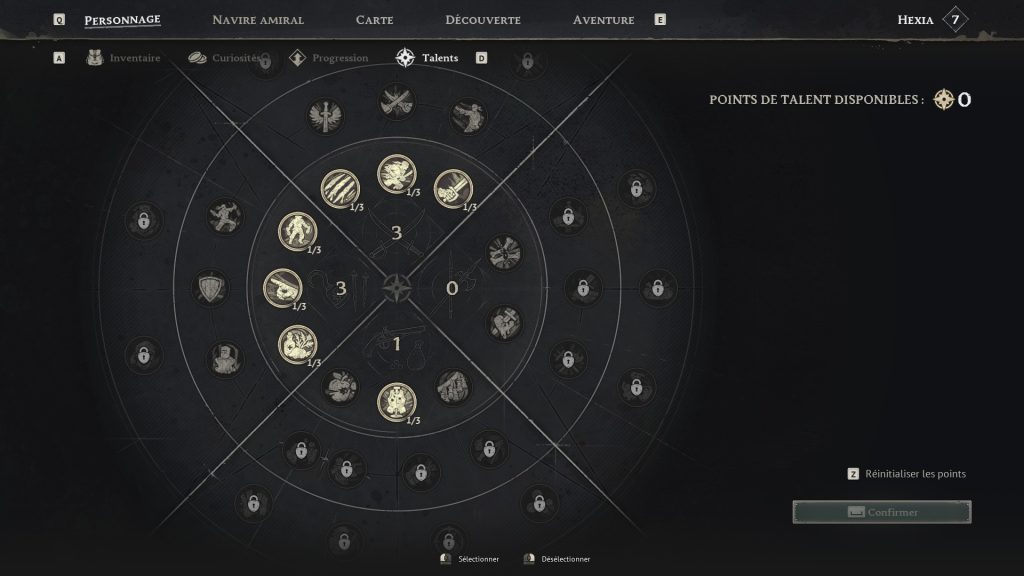The height and width of the screenshot is (576, 1024).
Task: Select the pointing hand talent
Action: click(x=282, y=288)
